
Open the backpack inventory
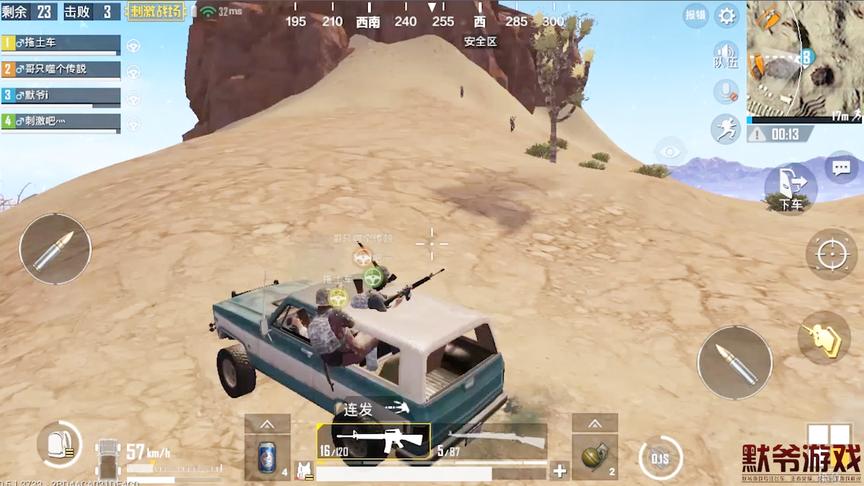(x=60, y=444)
